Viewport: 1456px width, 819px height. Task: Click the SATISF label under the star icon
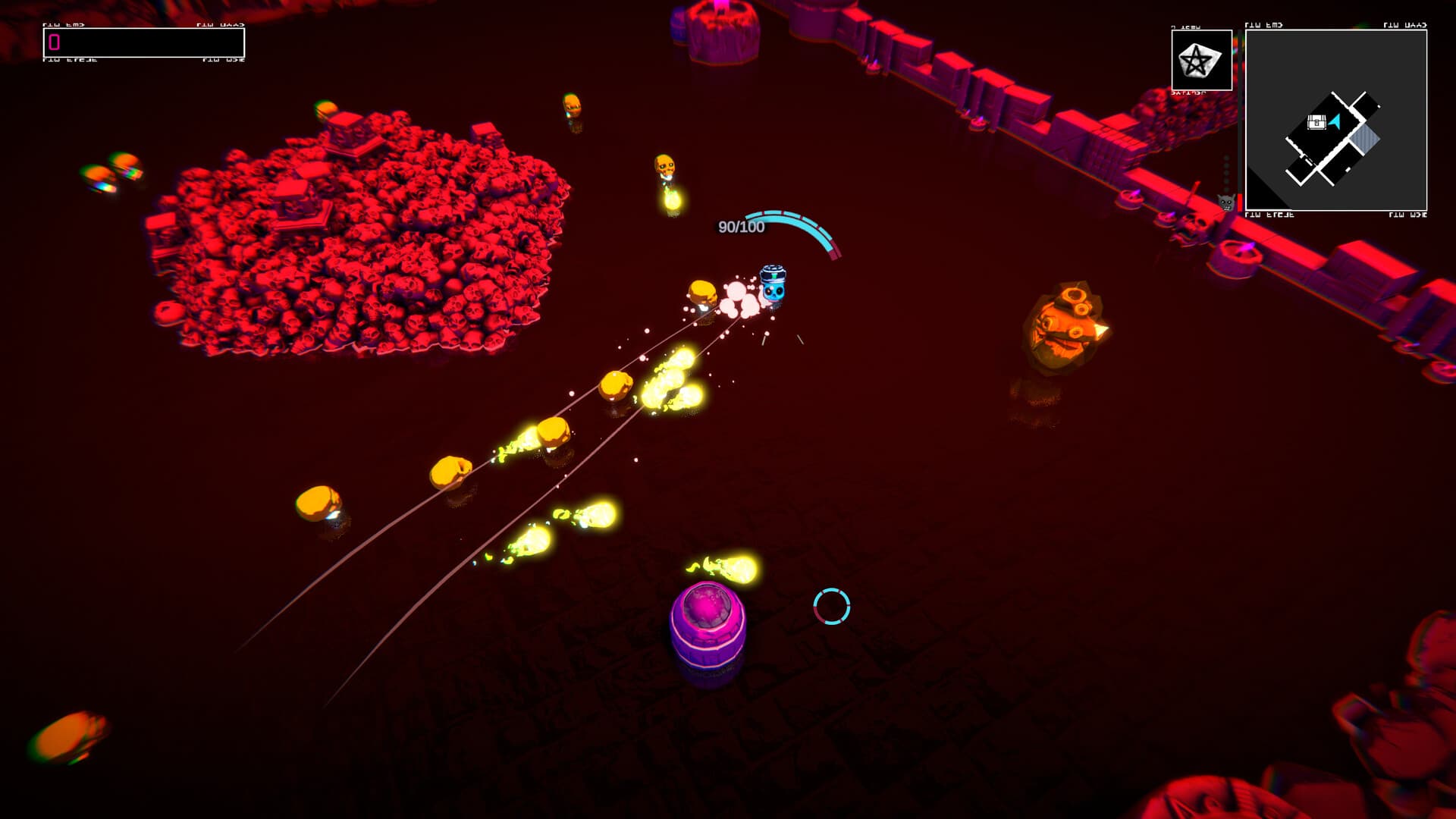coord(1188,93)
